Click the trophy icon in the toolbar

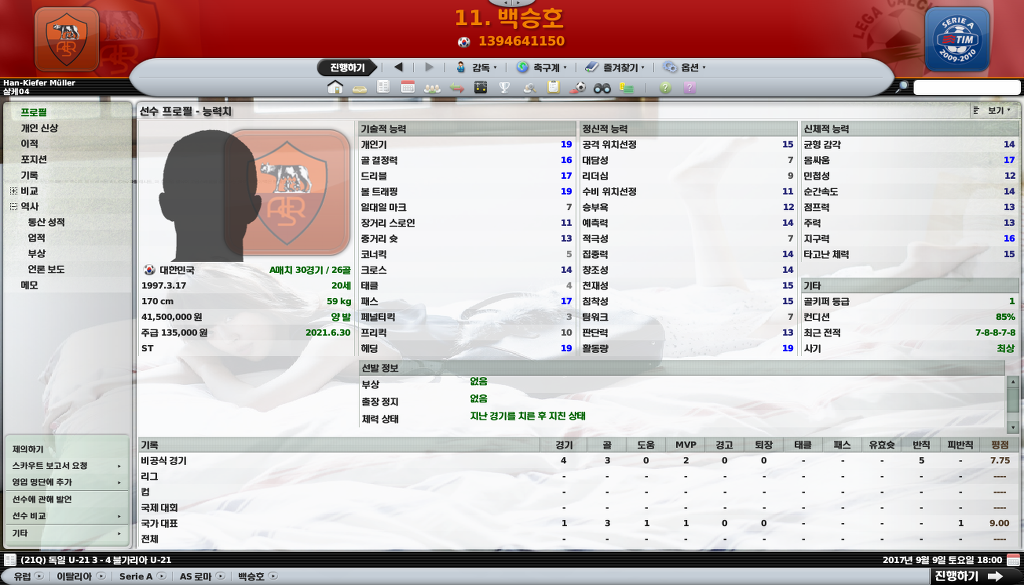click(505, 88)
